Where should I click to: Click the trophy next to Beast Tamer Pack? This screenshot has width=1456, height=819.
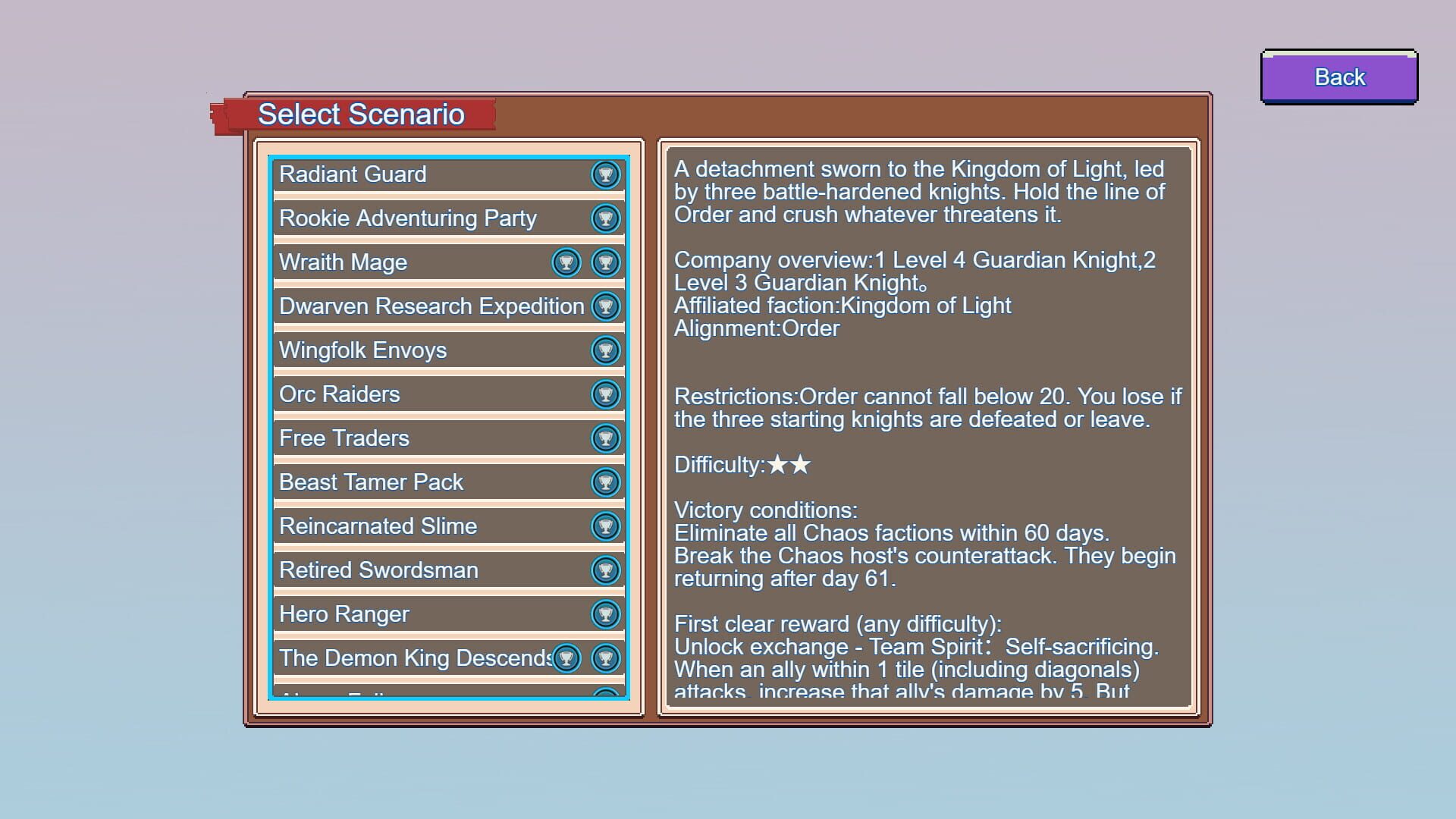(604, 482)
